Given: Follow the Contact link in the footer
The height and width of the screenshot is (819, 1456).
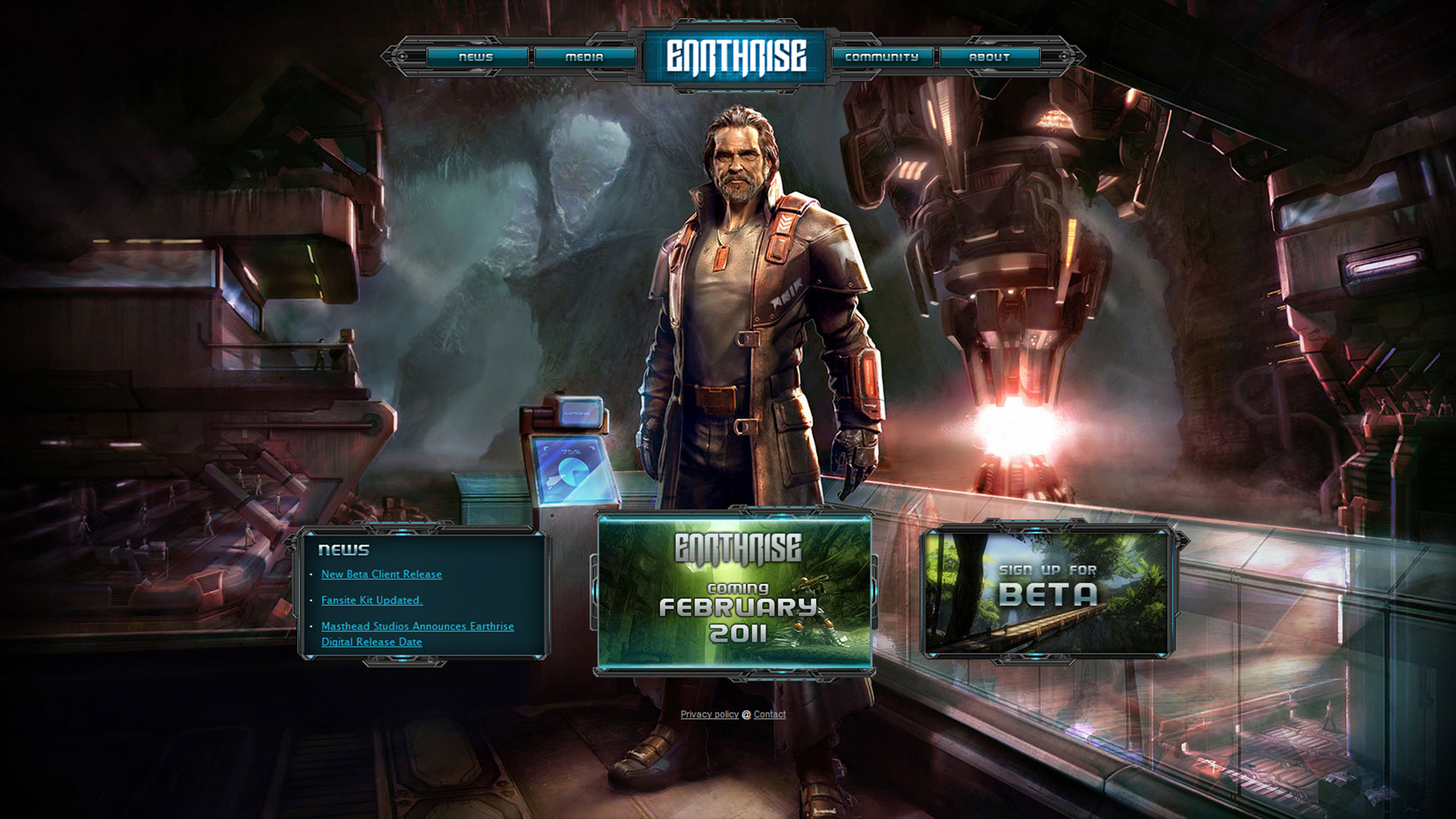Looking at the screenshot, I should pyautogui.click(x=770, y=714).
